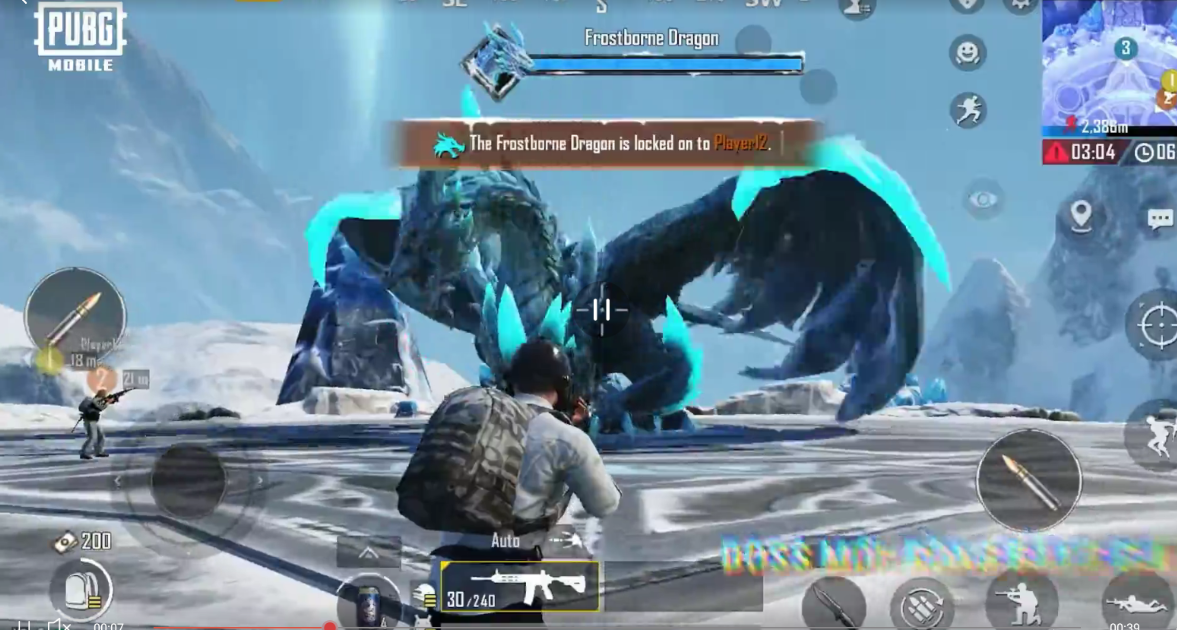Switch to the melee knife
This screenshot has width=1177, height=630.
(832, 602)
